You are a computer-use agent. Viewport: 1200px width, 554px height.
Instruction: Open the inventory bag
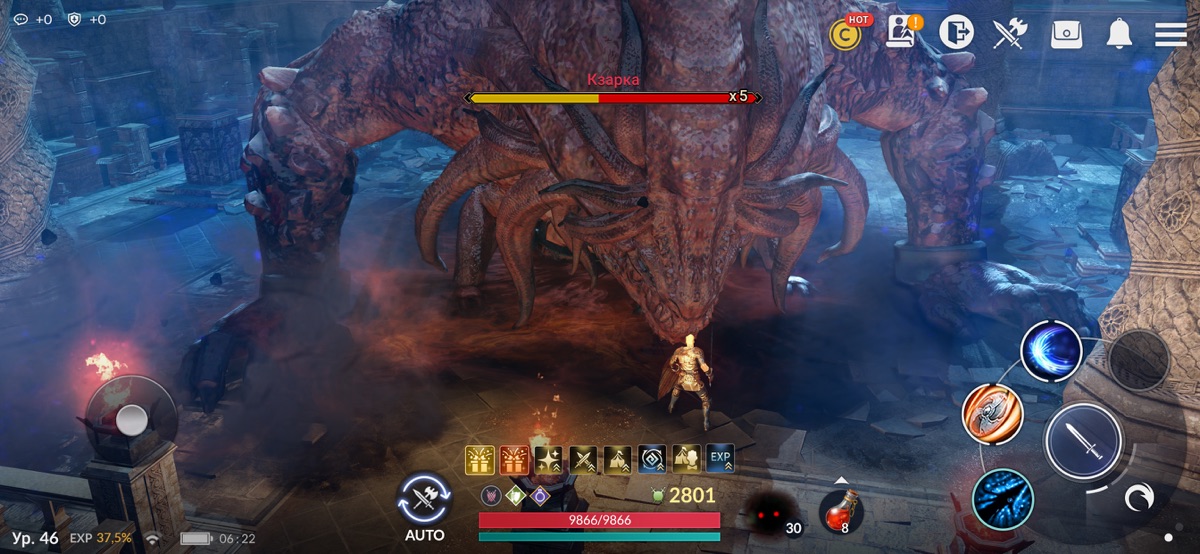coord(1066,34)
